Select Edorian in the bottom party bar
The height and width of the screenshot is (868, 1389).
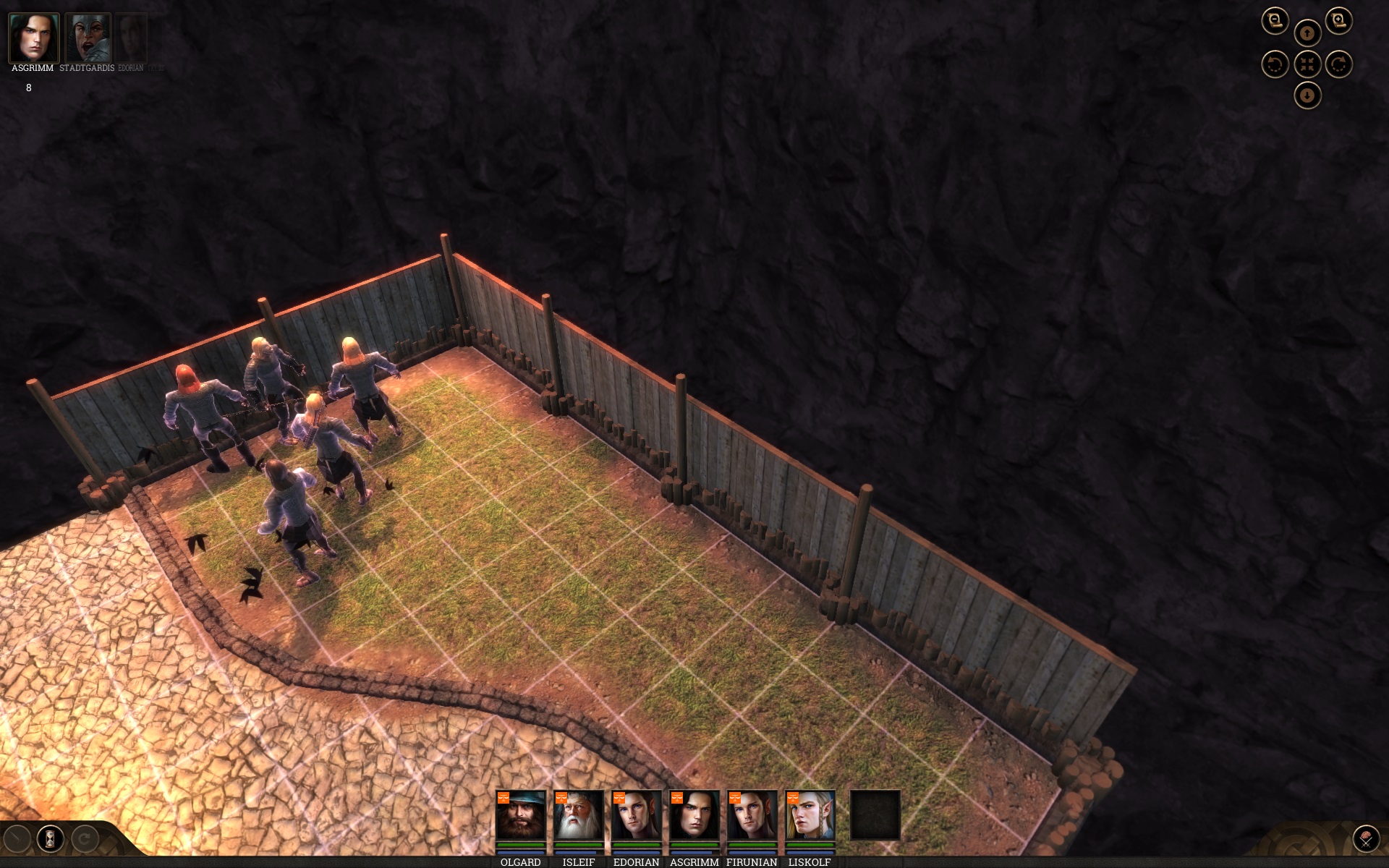click(x=636, y=815)
